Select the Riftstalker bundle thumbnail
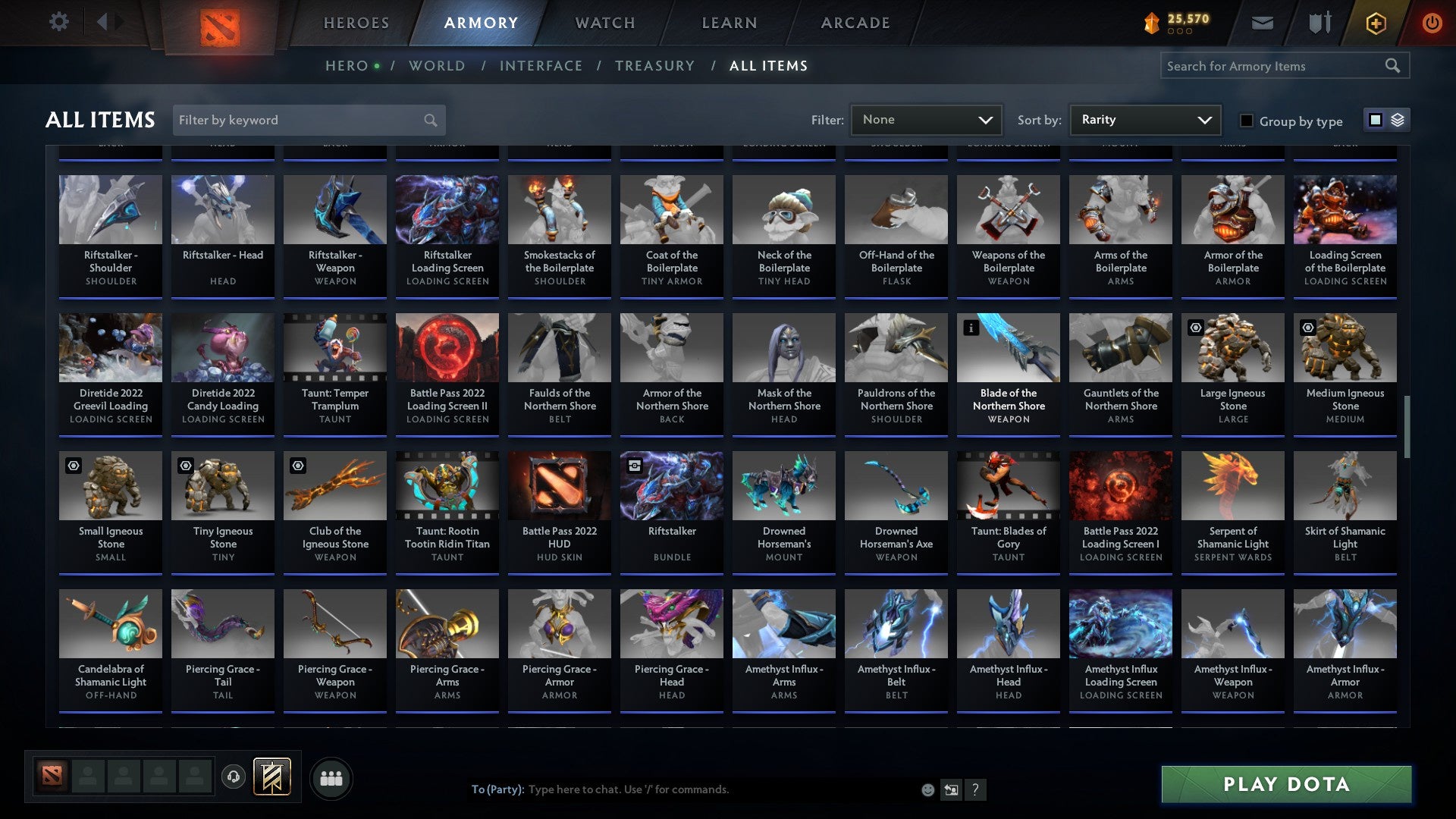 pos(671,485)
